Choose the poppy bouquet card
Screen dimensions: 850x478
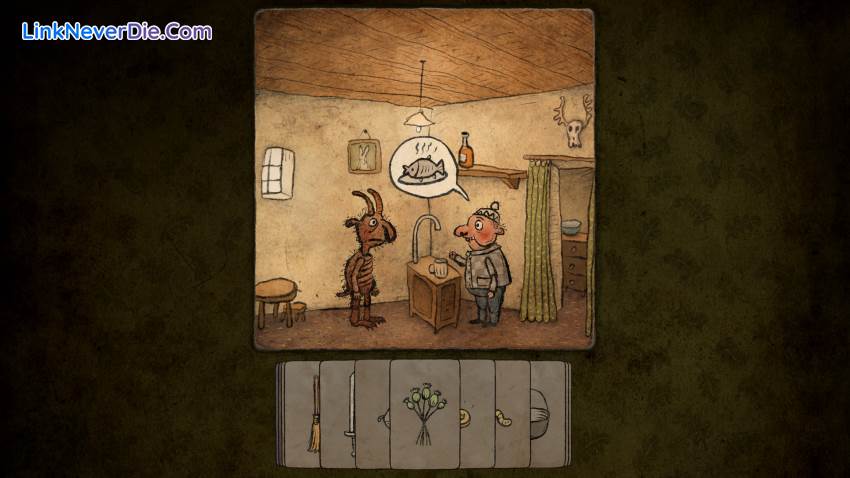click(x=424, y=414)
